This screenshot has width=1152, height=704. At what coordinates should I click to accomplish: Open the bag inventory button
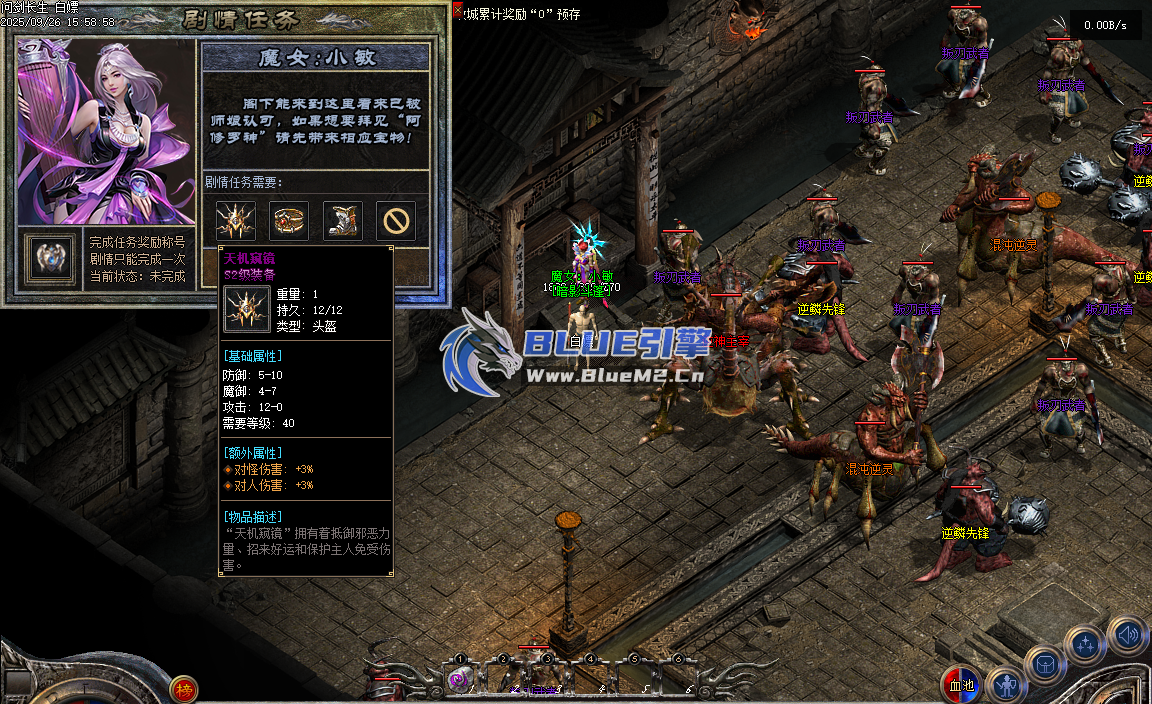coord(1046,666)
